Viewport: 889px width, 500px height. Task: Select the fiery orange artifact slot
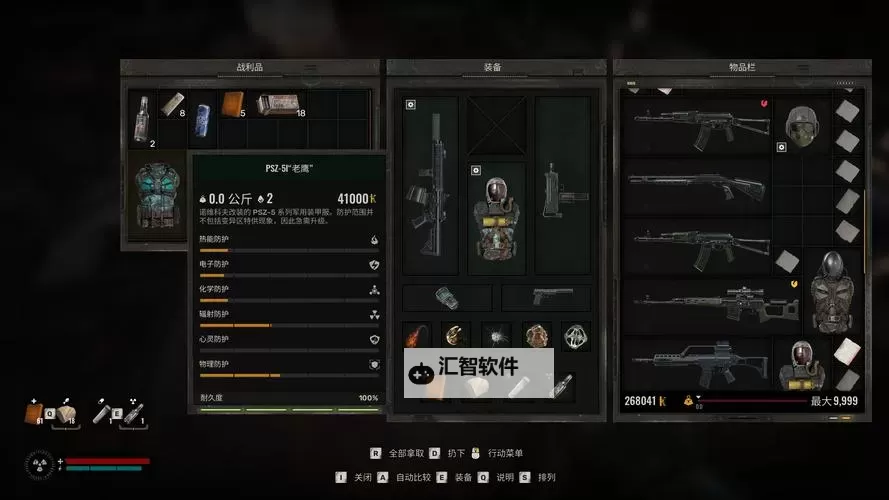tap(416, 336)
